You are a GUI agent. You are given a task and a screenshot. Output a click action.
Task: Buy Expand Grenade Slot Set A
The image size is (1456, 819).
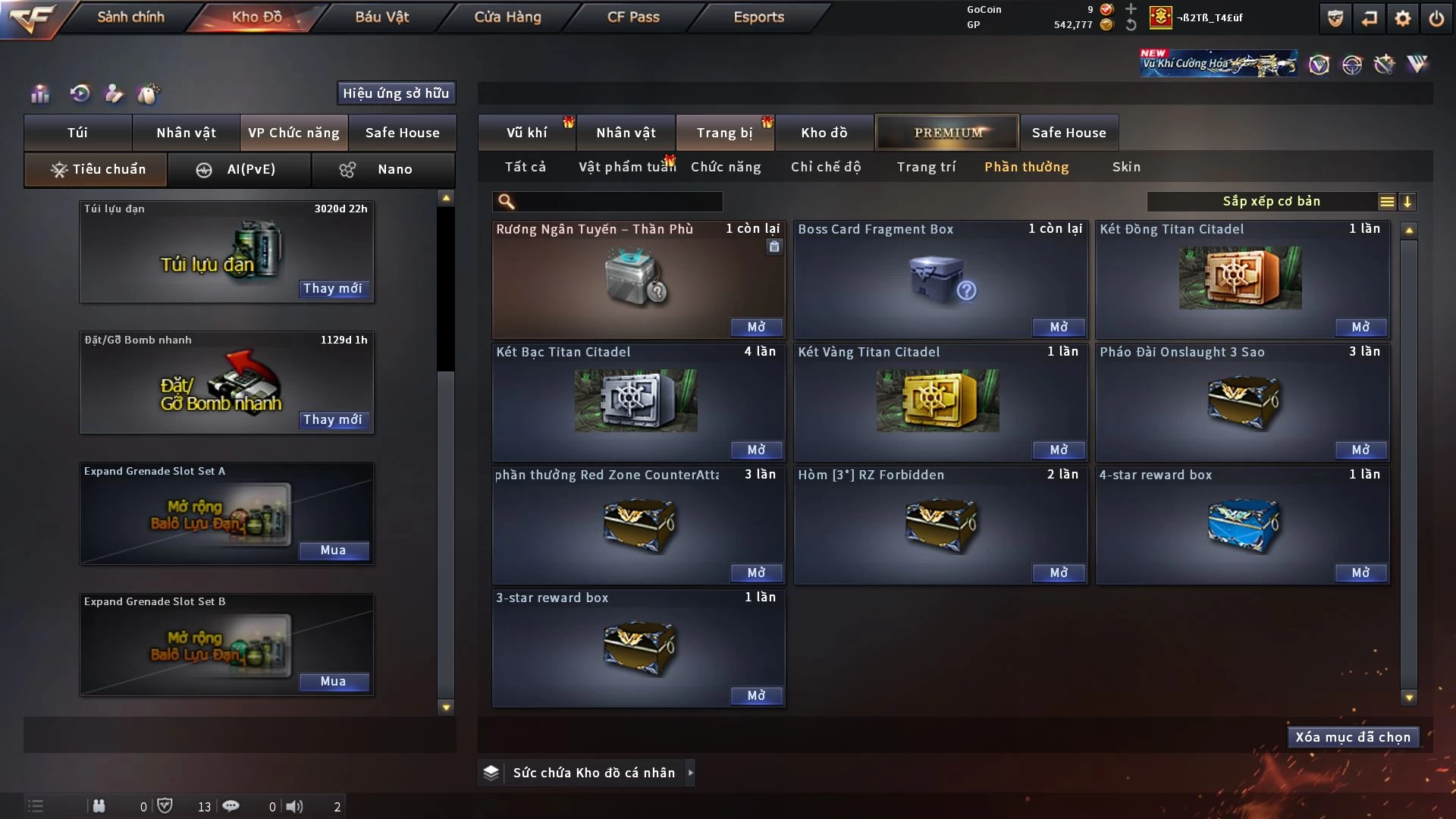pyautogui.click(x=333, y=550)
